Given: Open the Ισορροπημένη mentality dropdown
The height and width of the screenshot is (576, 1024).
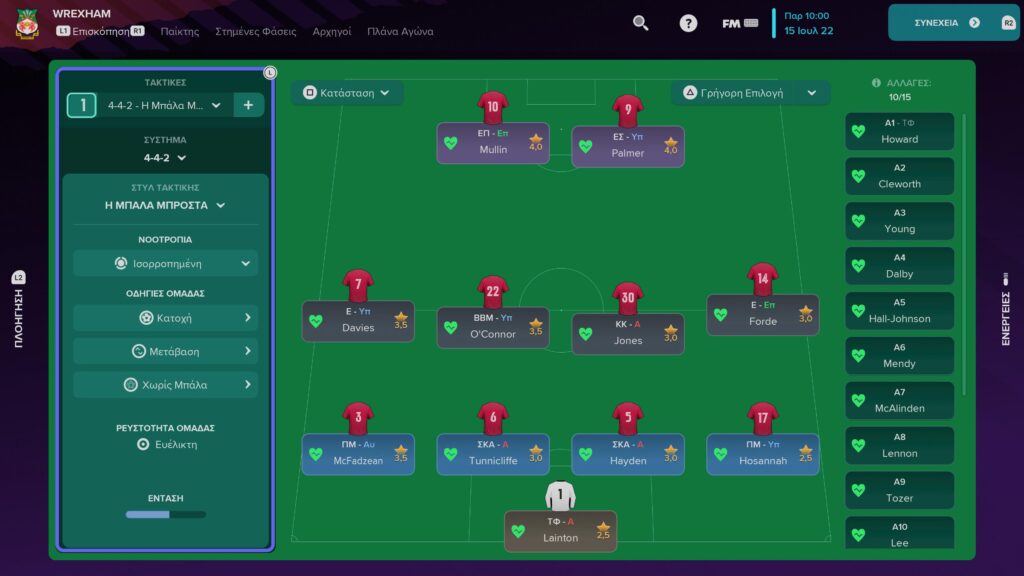Looking at the screenshot, I should [165, 263].
